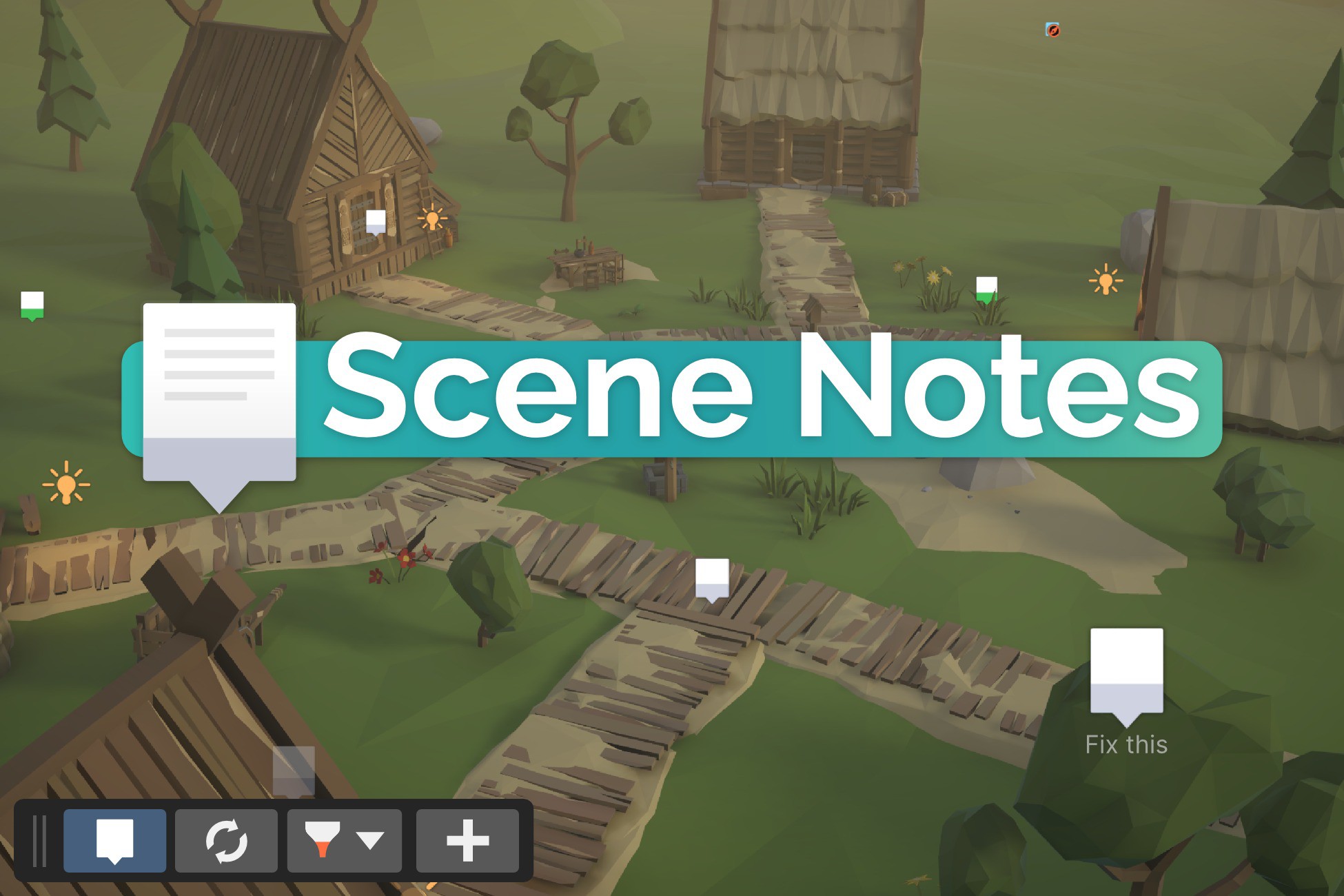Viewport: 1344px width, 896px height.
Task: Click the 'Scene Notes' title banner
Action: tap(758, 394)
